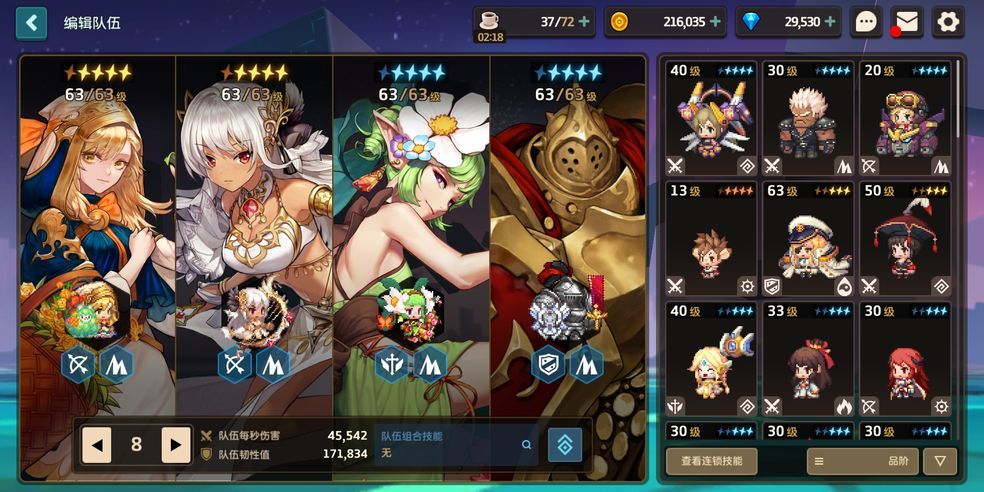Open the 查看连锁技能 button
Screen dimensions: 984x492
(x=711, y=461)
